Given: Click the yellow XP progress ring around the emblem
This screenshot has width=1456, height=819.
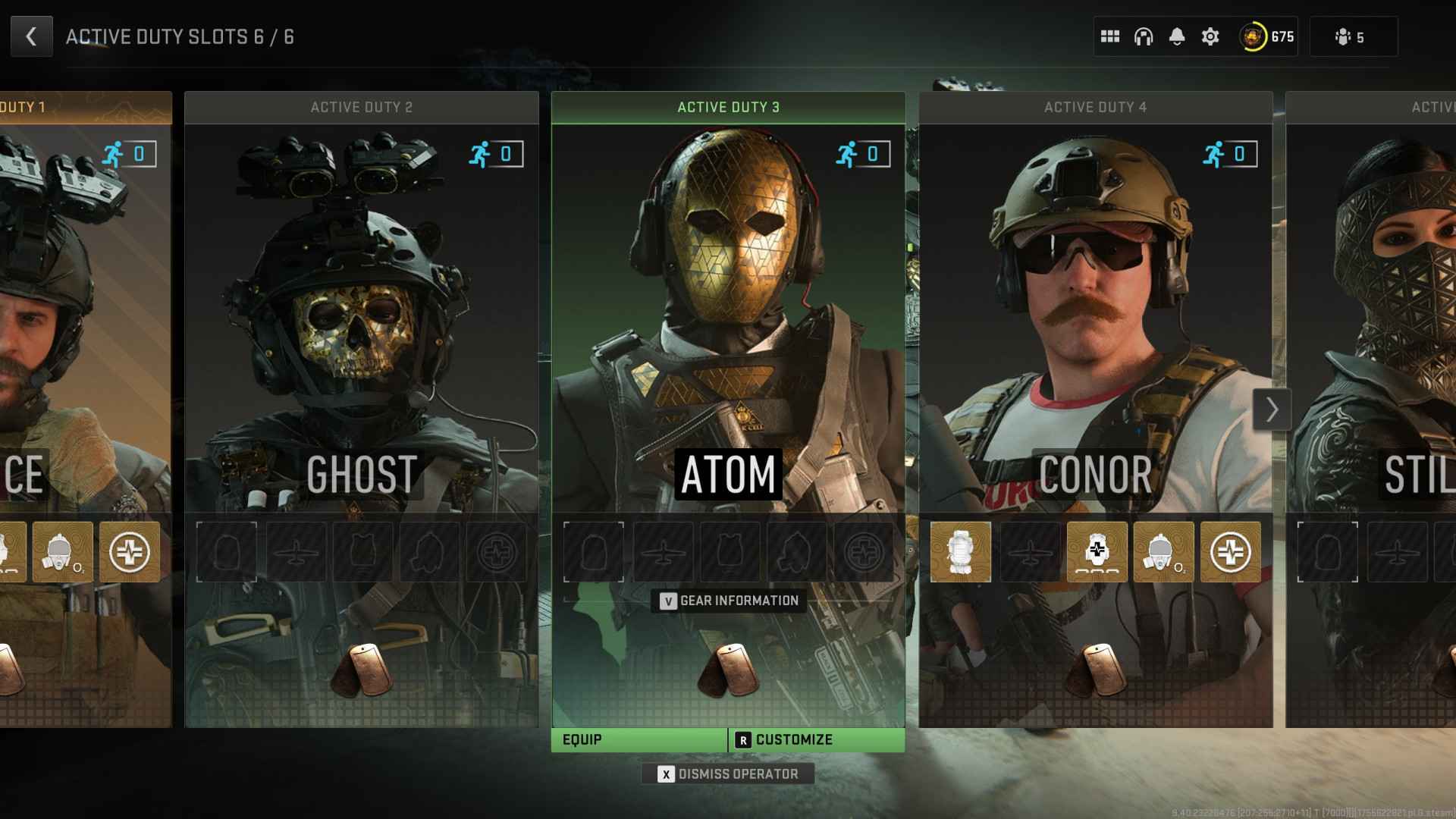Looking at the screenshot, I should [1255, 36].
